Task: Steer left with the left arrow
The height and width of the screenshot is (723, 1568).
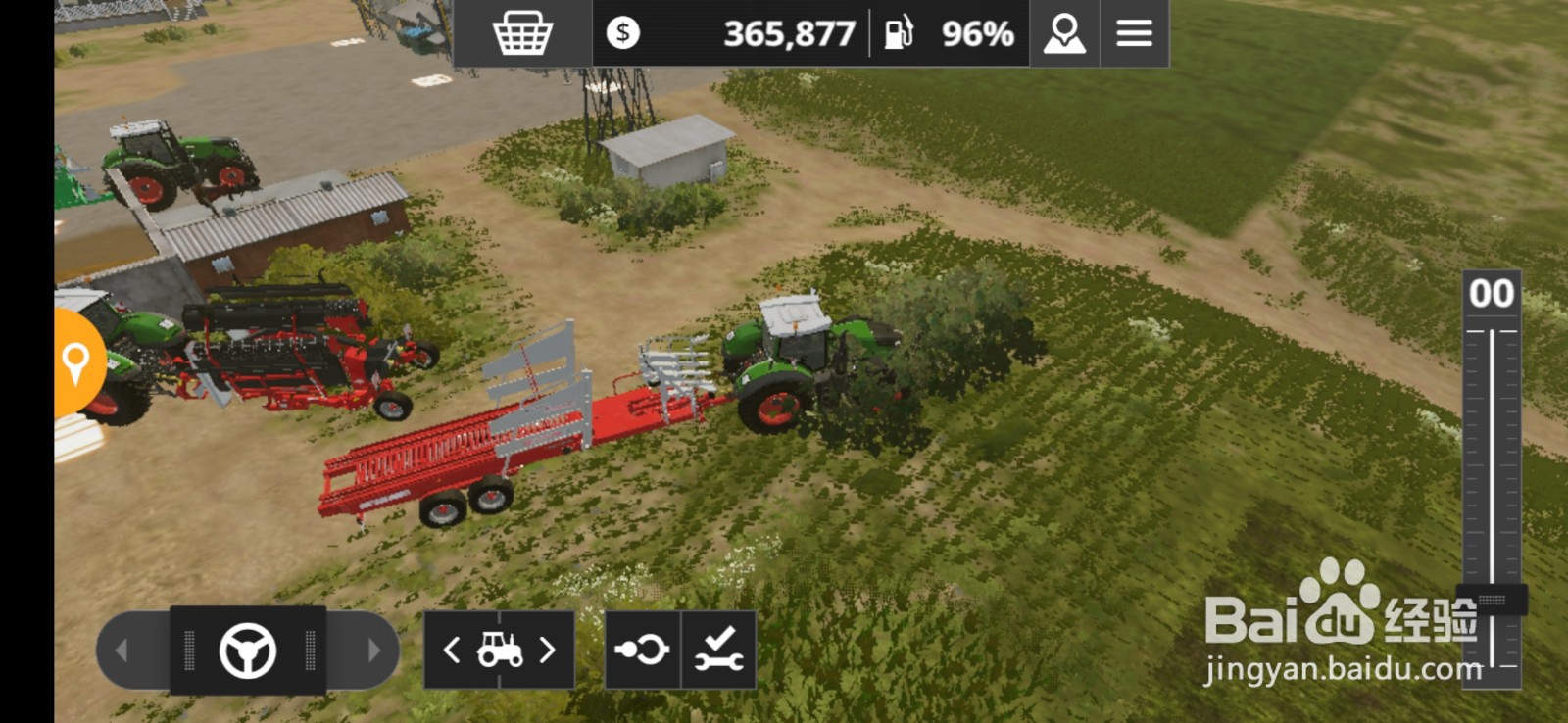Action: coord(122,650)
